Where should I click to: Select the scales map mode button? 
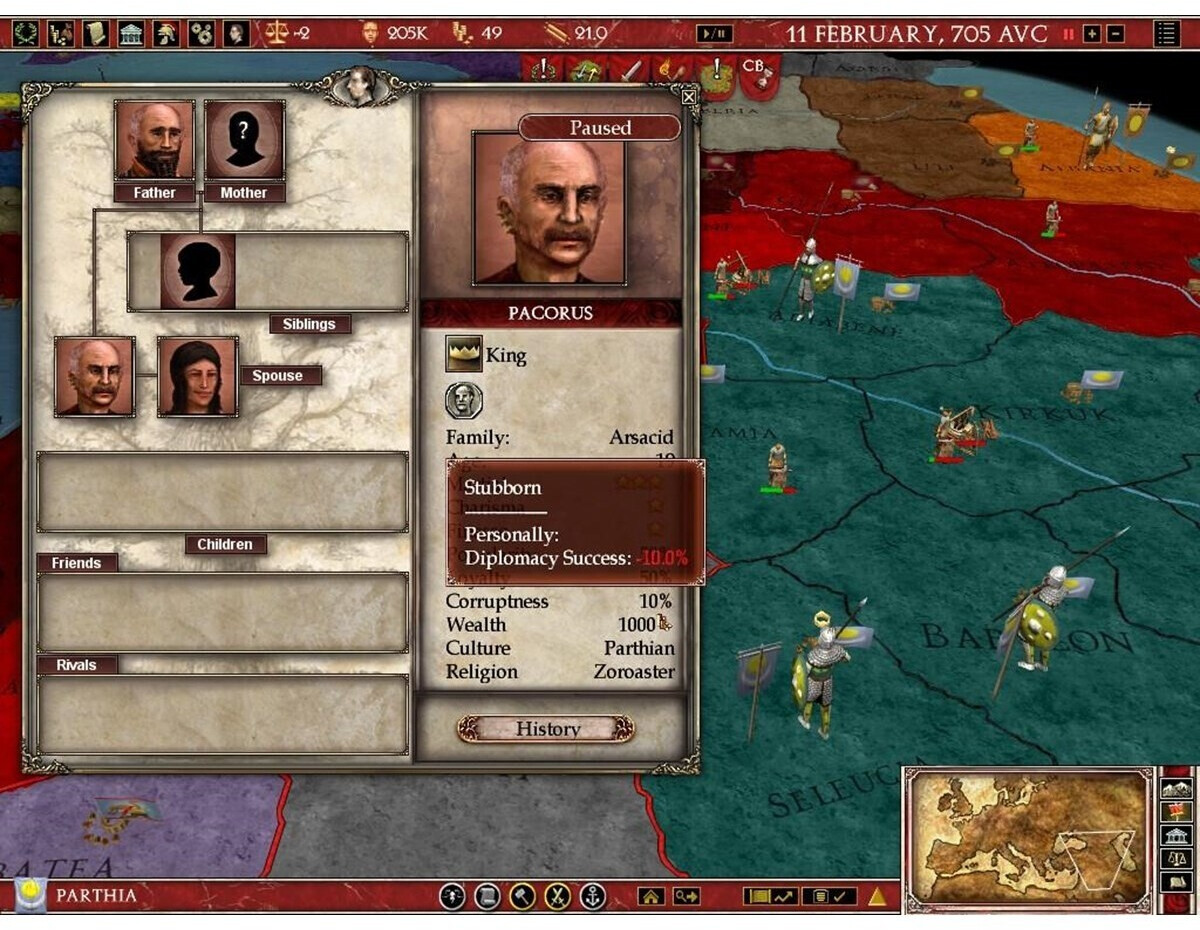coord(1176,859)
